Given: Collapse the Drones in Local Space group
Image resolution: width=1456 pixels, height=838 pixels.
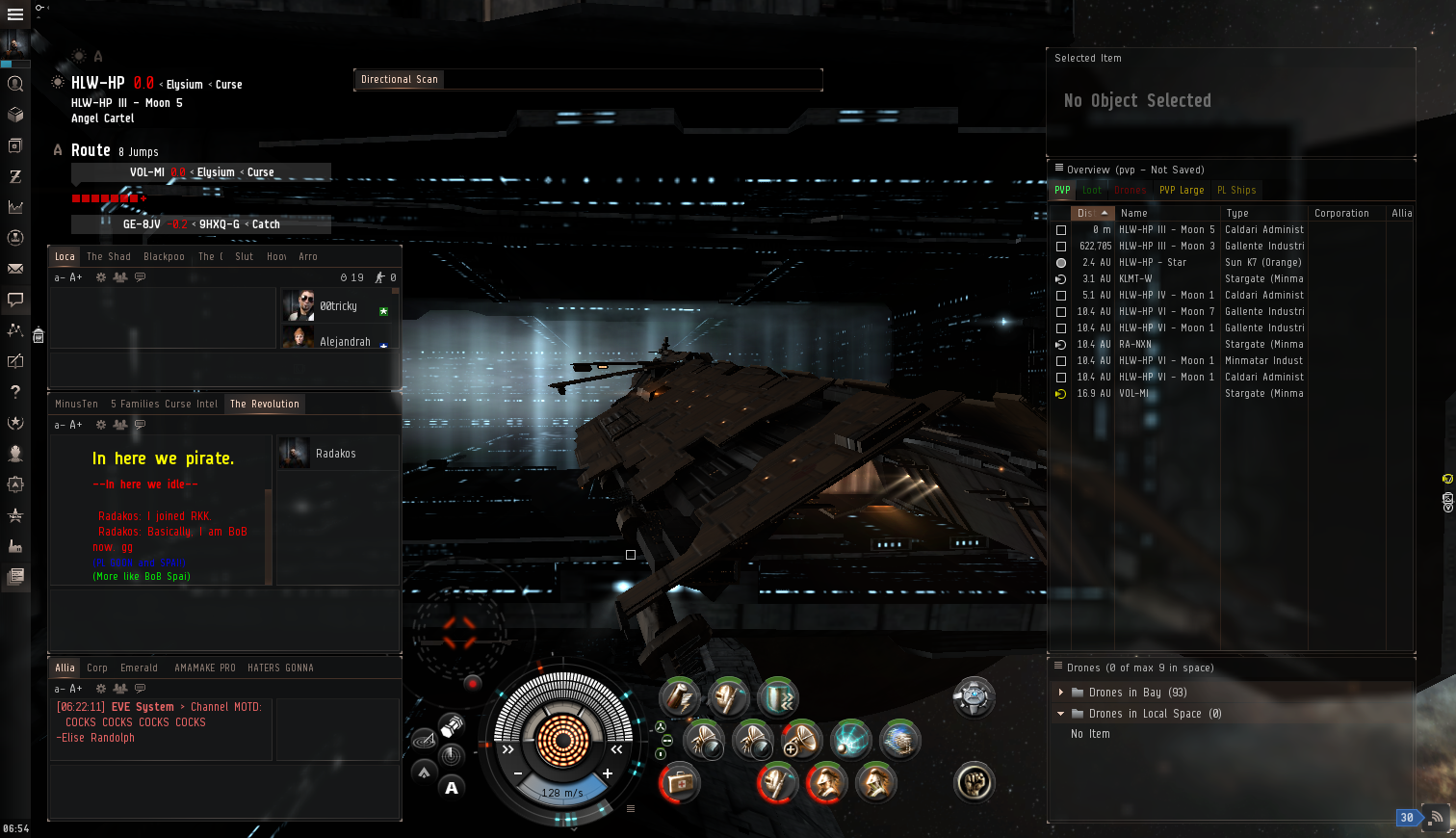Looking at the screenshot, I should point(1061,714).
